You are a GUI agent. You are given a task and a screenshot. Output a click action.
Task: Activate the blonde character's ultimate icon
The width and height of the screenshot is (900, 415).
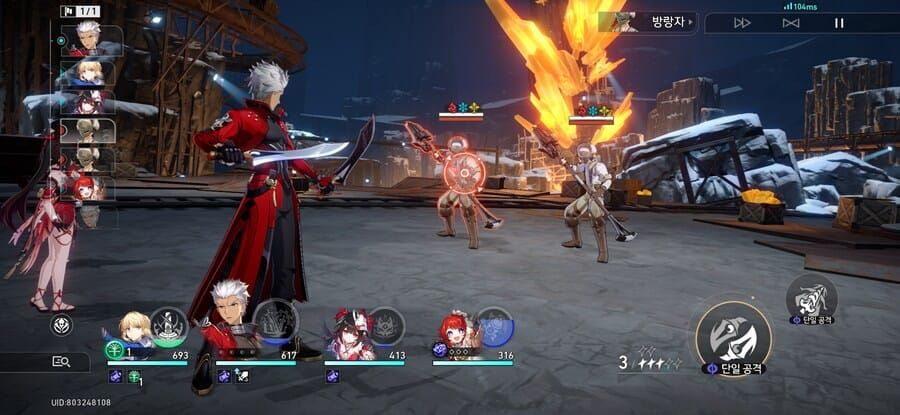point(169,326)
